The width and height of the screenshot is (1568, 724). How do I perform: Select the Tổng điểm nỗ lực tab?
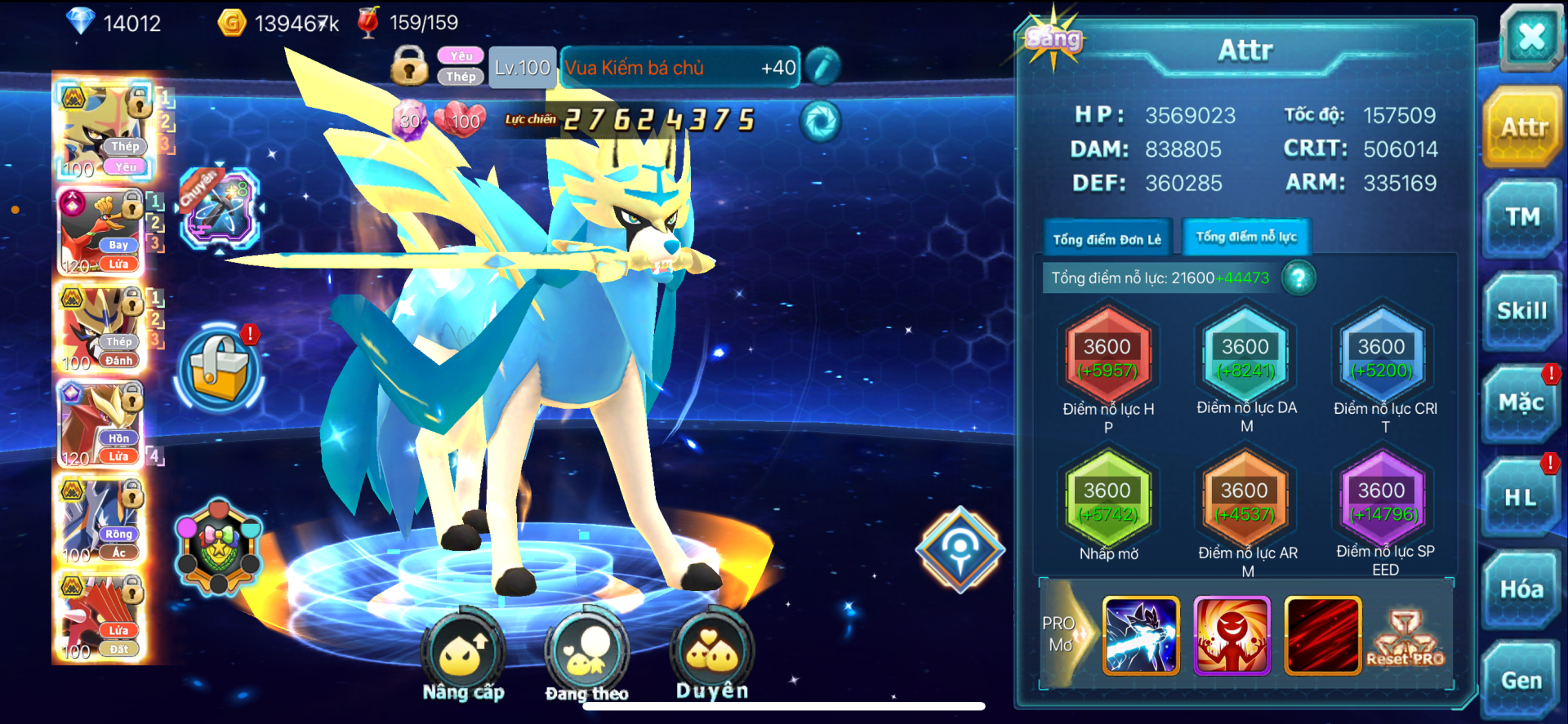pyautogui.click(x=1246, y=238)
